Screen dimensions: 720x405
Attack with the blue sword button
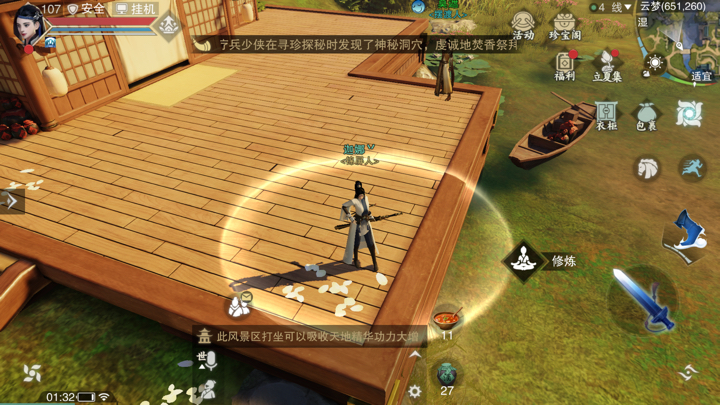coord(643,300)
